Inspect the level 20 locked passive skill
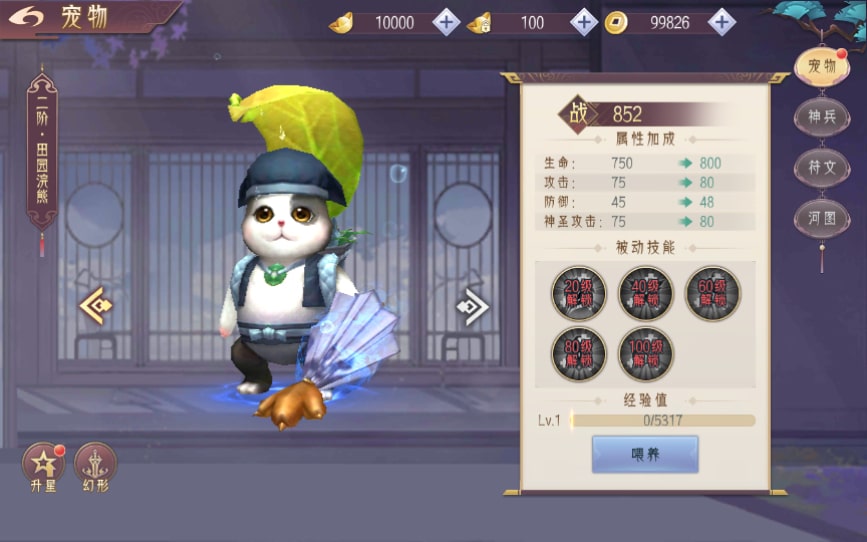The width and height of the screenshot is (867, 542). tap(579, 293)
